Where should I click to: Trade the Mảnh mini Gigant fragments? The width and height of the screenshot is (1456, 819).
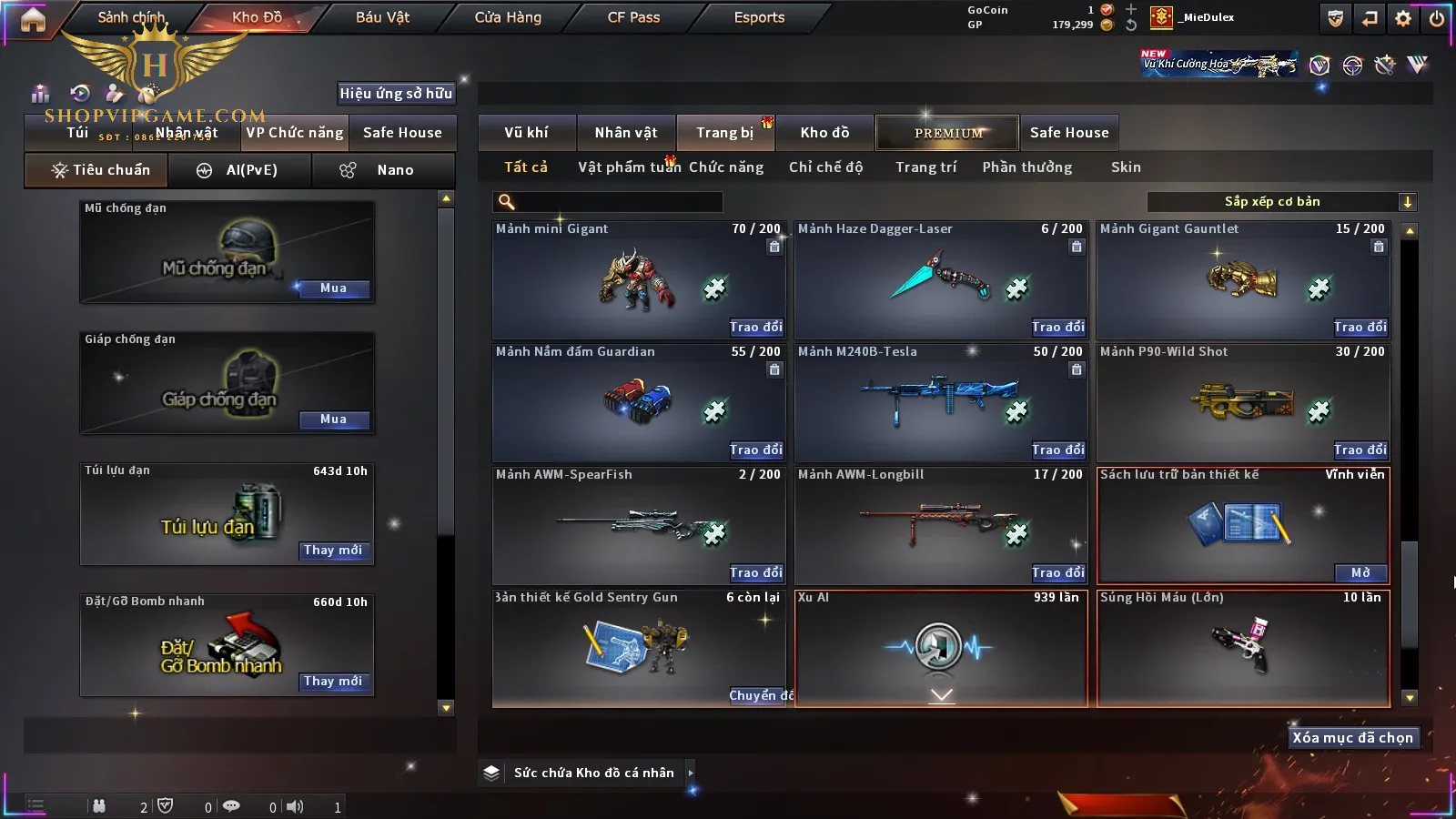pos(755,327)
